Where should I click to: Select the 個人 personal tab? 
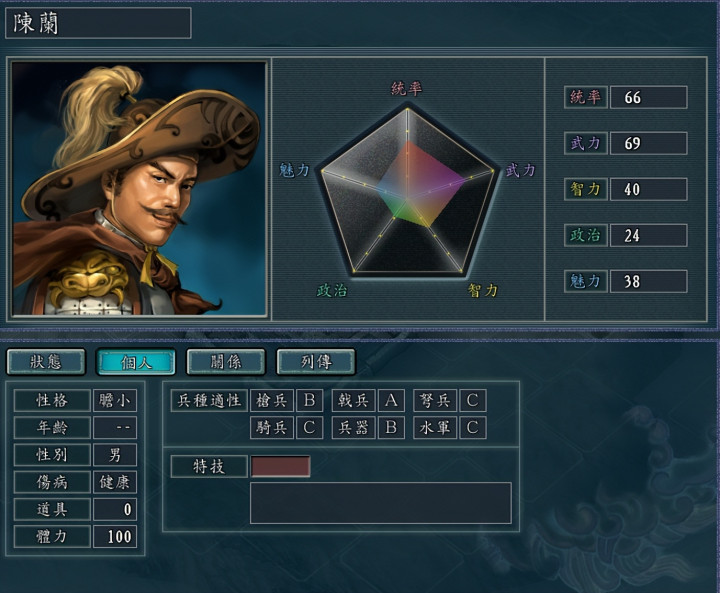136,361
